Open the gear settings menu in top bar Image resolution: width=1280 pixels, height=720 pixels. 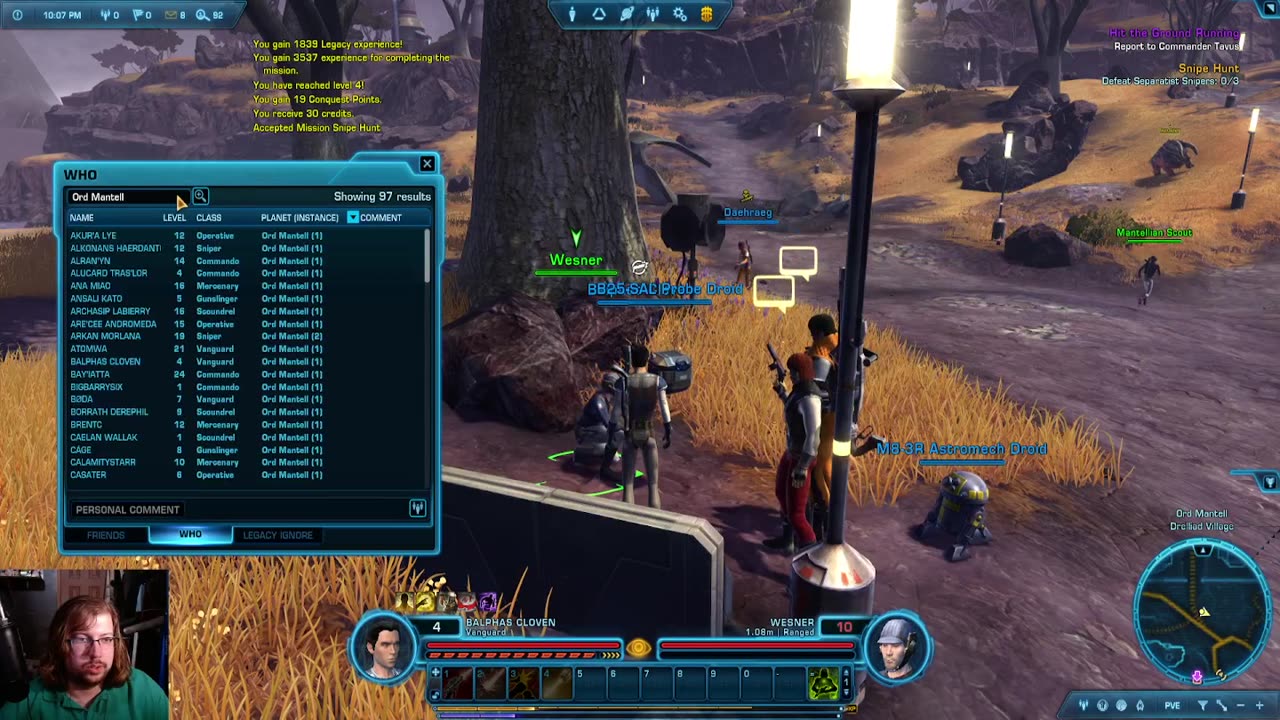coord(680,14)
